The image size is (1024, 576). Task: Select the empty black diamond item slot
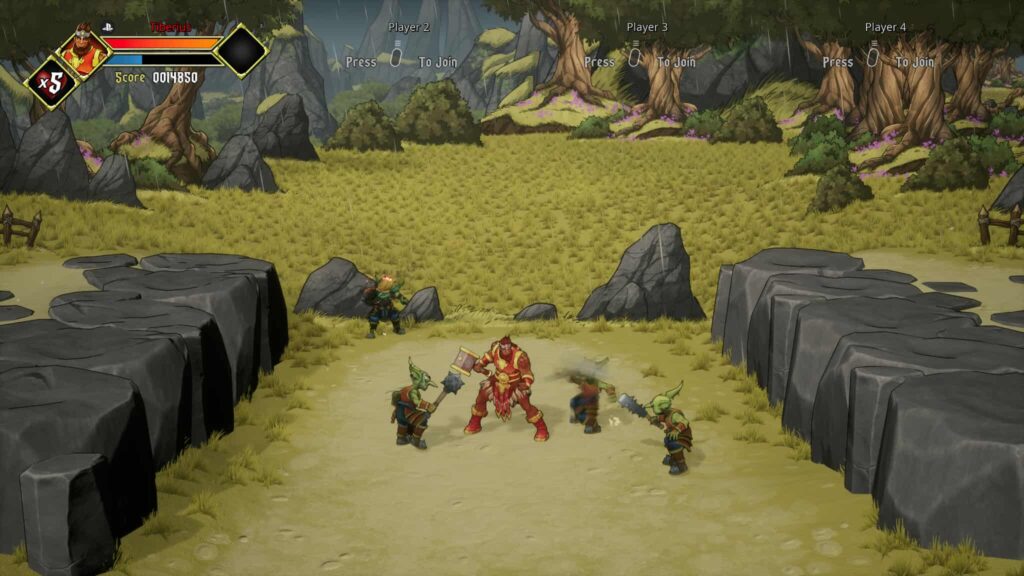coord(241,50)
